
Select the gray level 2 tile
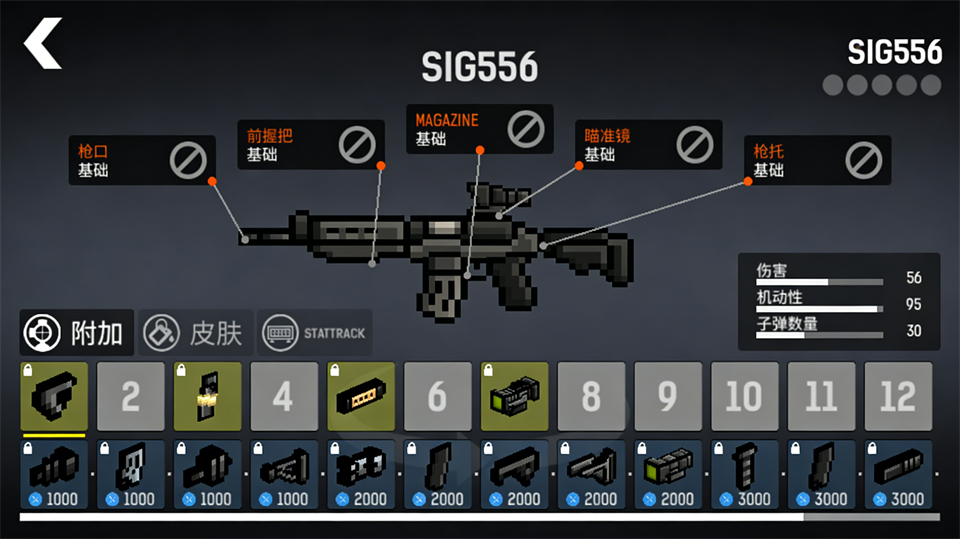pos(131,396)
